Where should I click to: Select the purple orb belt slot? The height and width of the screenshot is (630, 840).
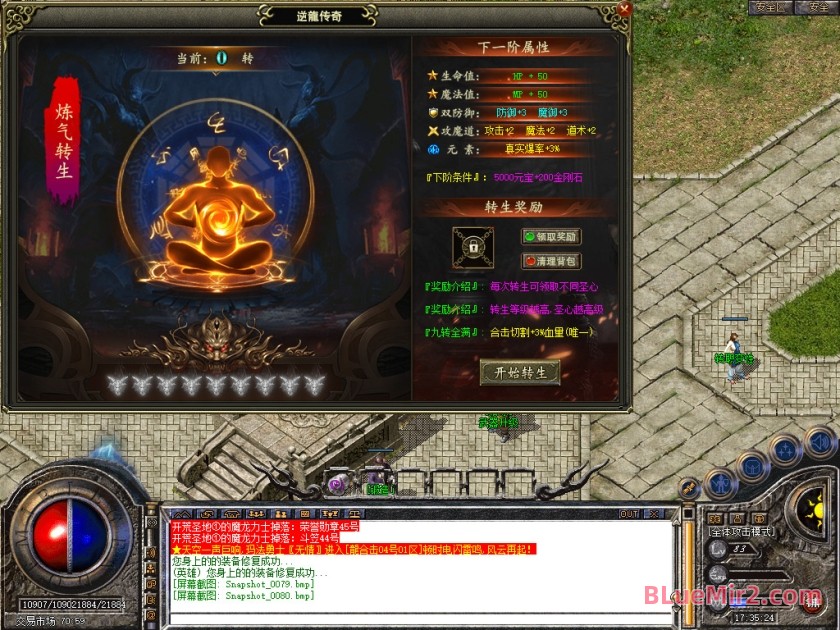coord(338,484)
